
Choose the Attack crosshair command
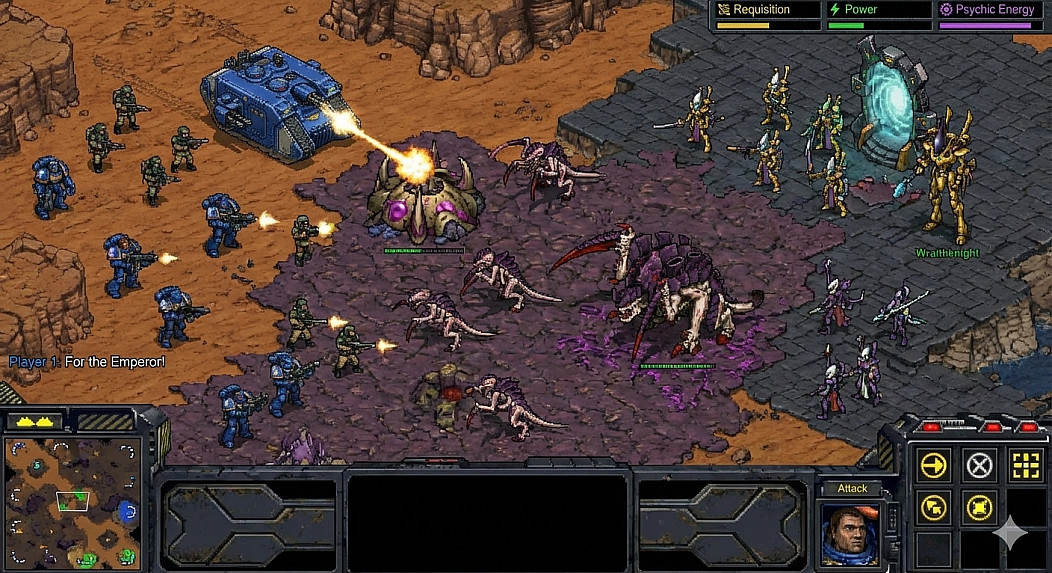pos(1024,465)
